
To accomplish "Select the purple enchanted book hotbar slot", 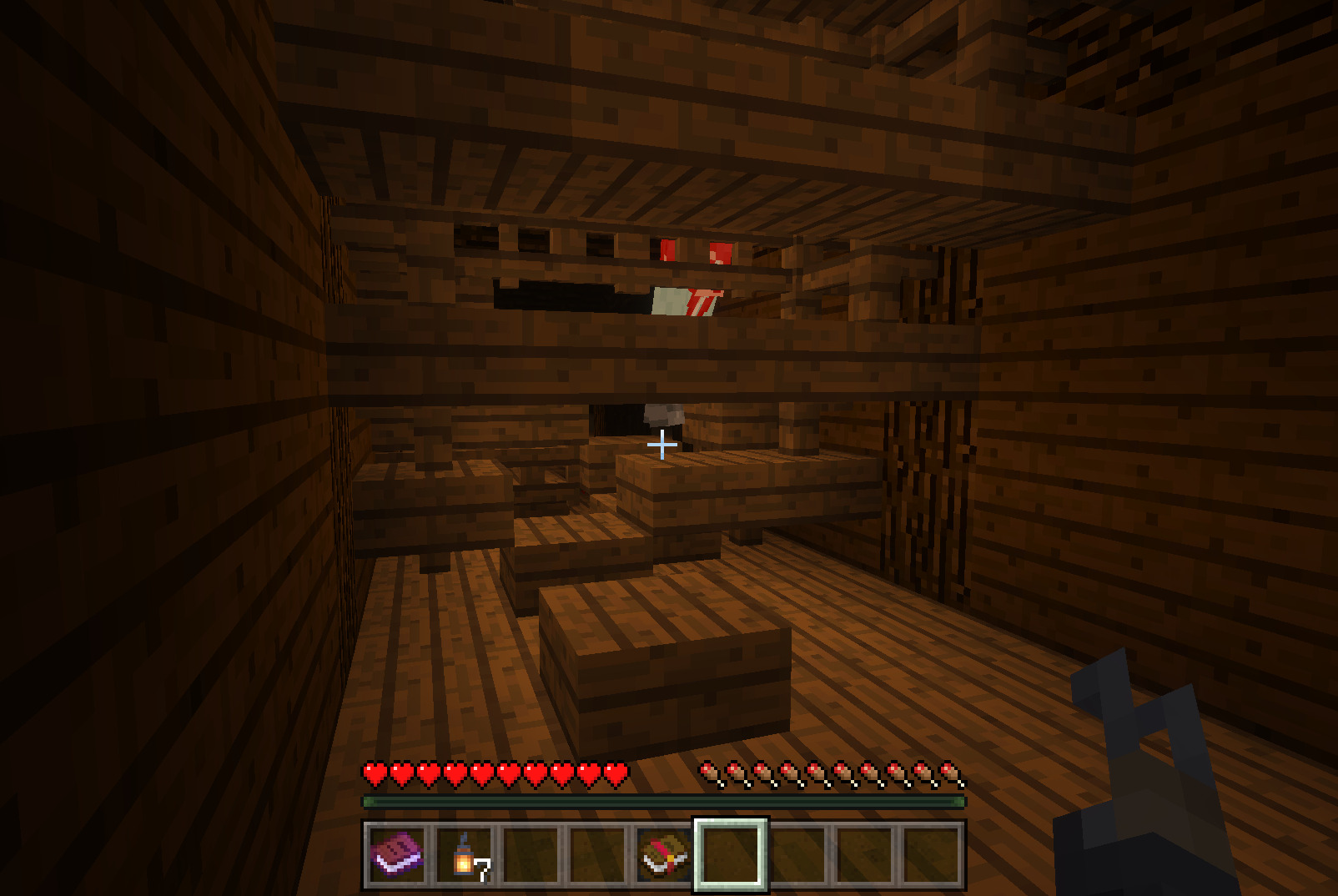I will (x=397, y=855).
